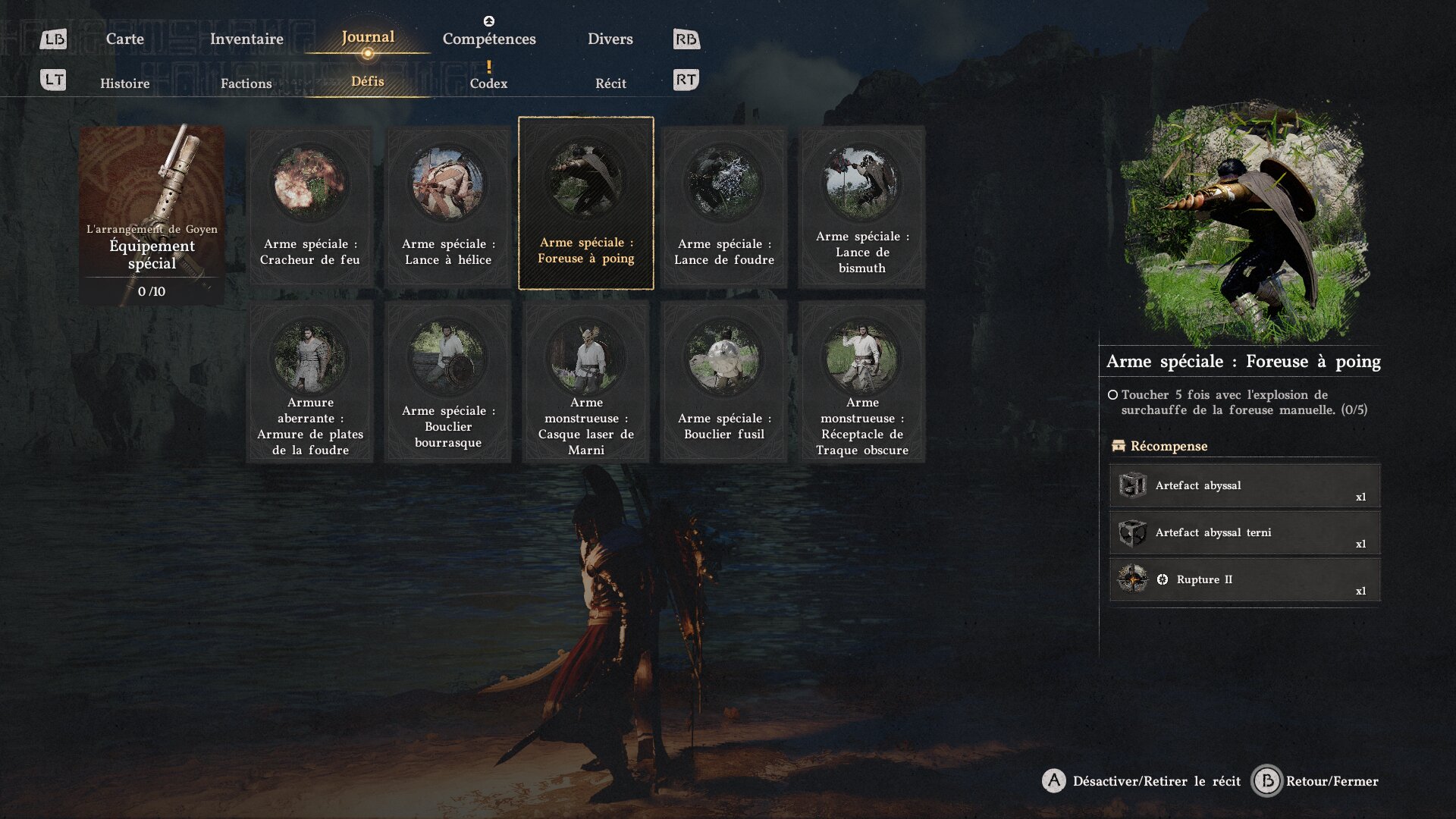The height and width of the screenshot is (819, 1456).
Task: View the Casque laser de Marni challenge
Action: tap(586, 381)
